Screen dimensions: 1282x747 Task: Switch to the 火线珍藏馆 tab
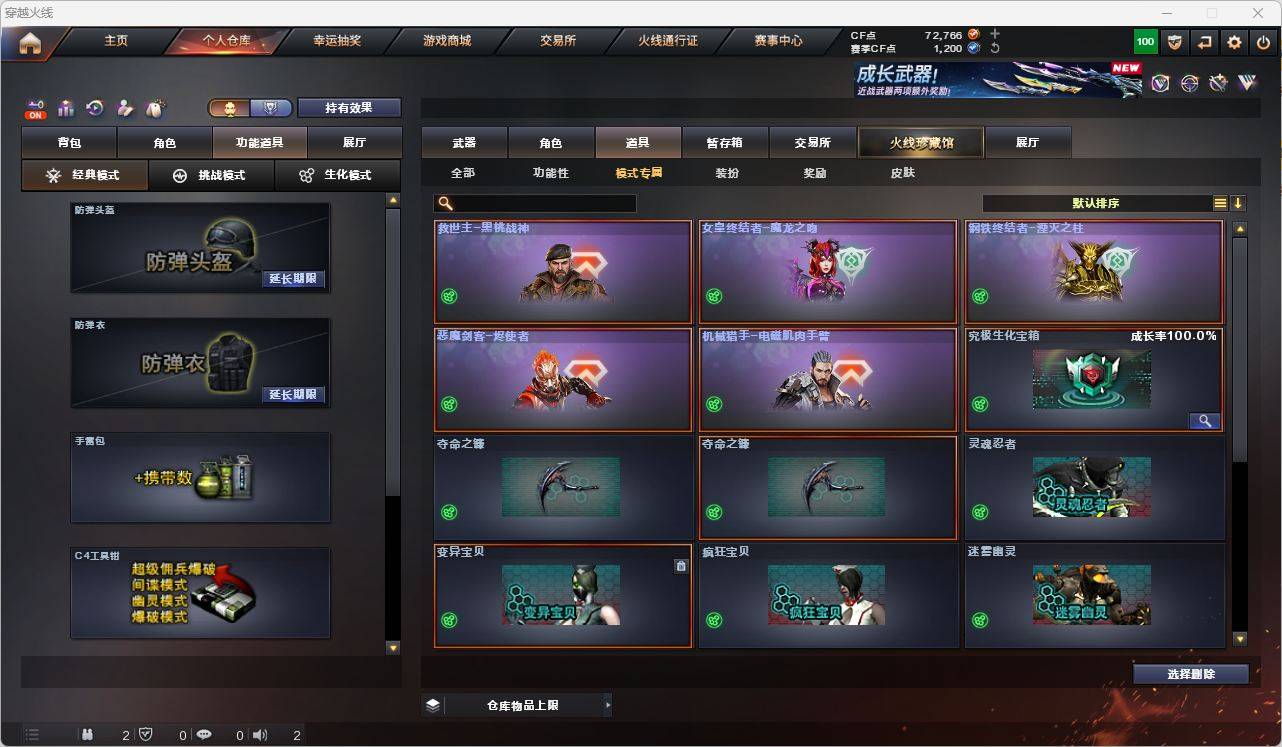pos(919,142)
